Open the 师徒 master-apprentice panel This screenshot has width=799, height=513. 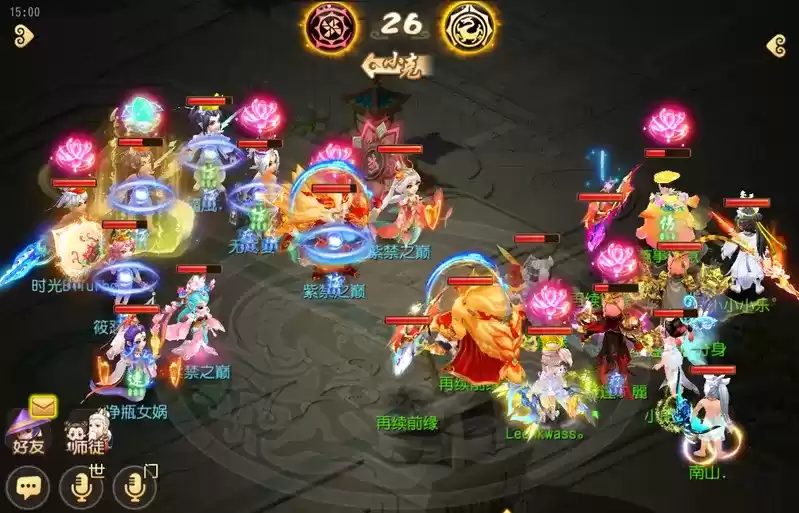tap(84, 435)
